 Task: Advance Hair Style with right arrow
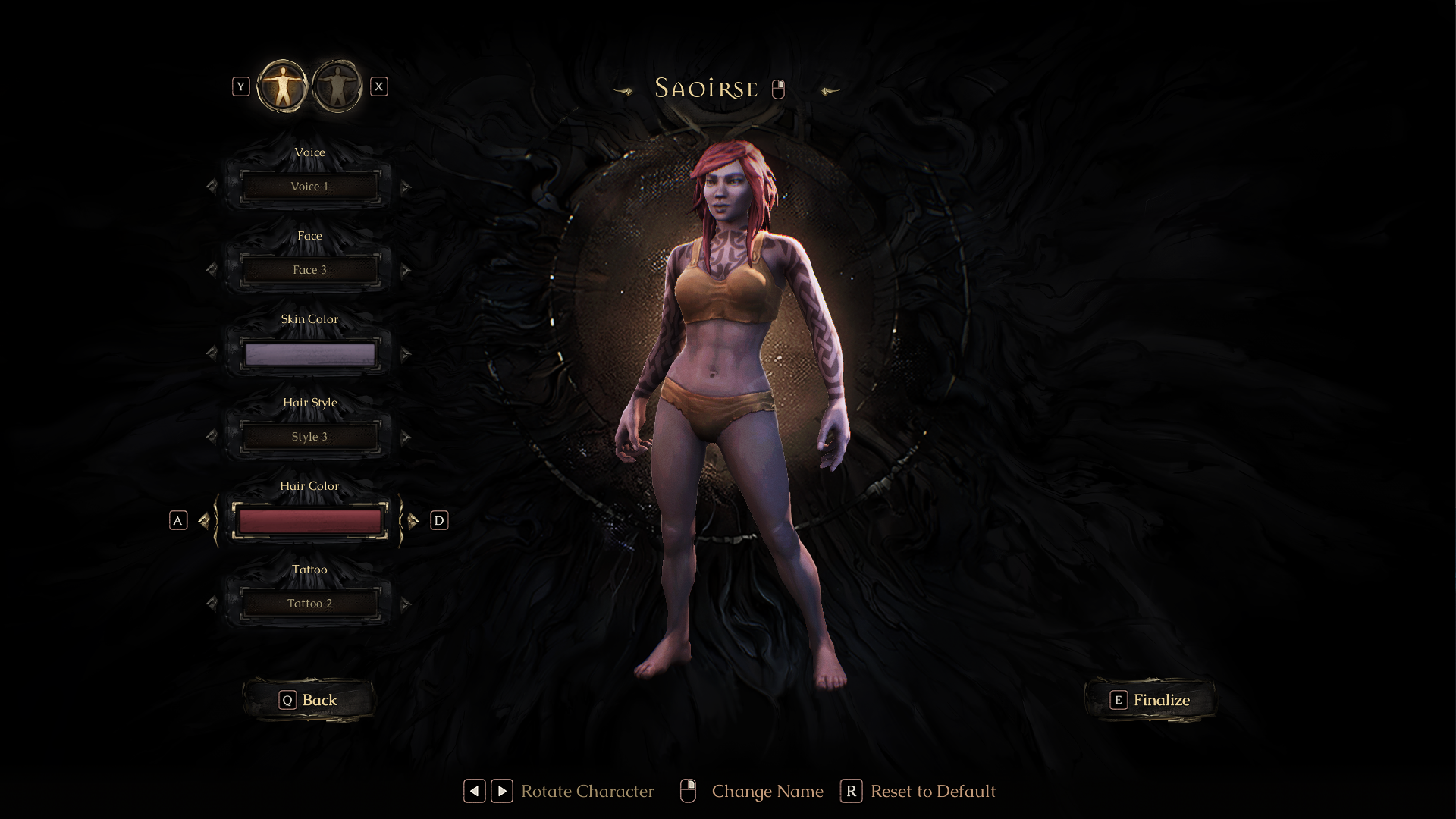coord(406,436)
